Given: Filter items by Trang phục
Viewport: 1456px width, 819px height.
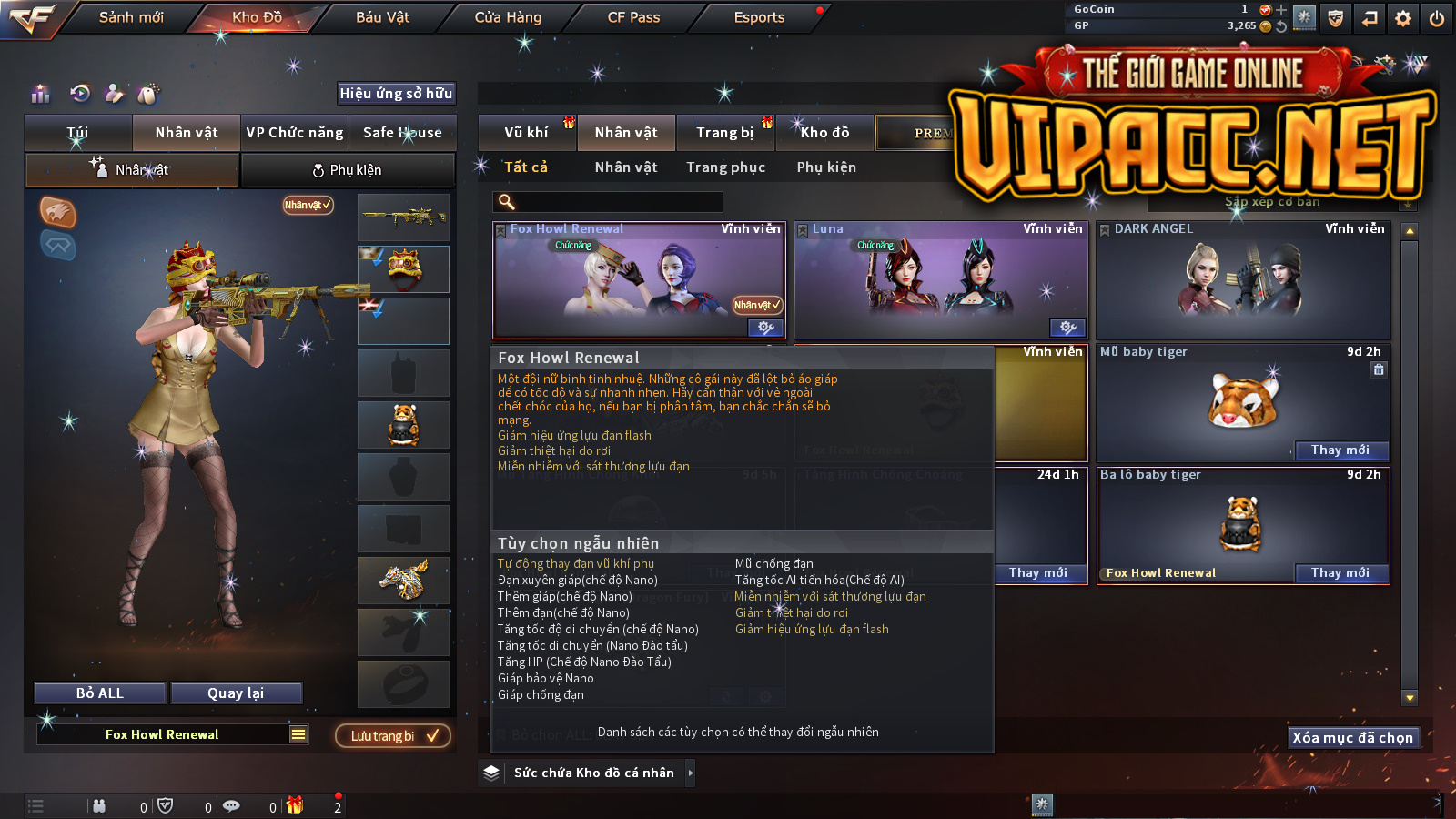Looking at the screenshot, I should [x=725, y=167].
